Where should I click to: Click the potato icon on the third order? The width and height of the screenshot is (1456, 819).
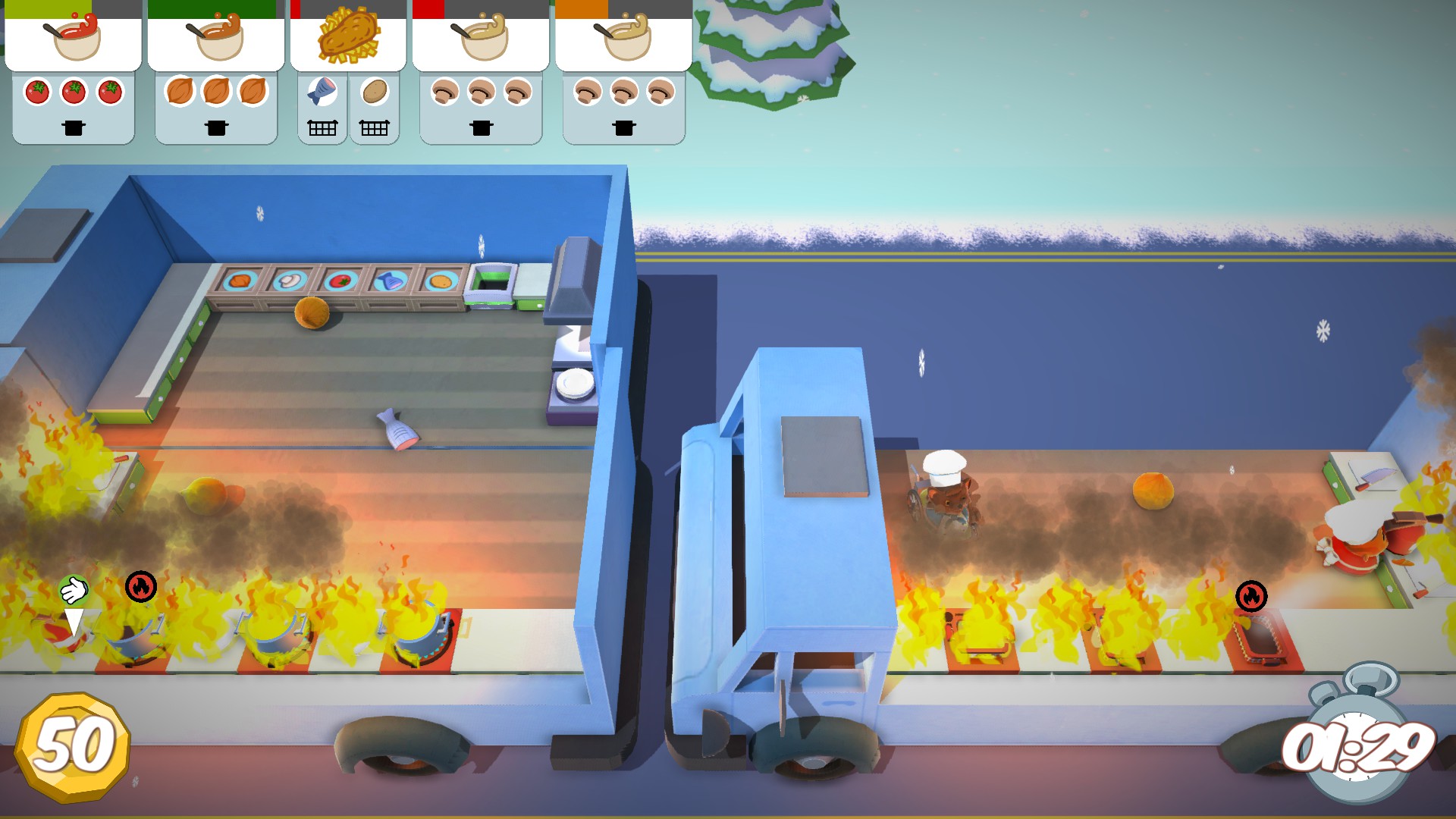point(375,89)
